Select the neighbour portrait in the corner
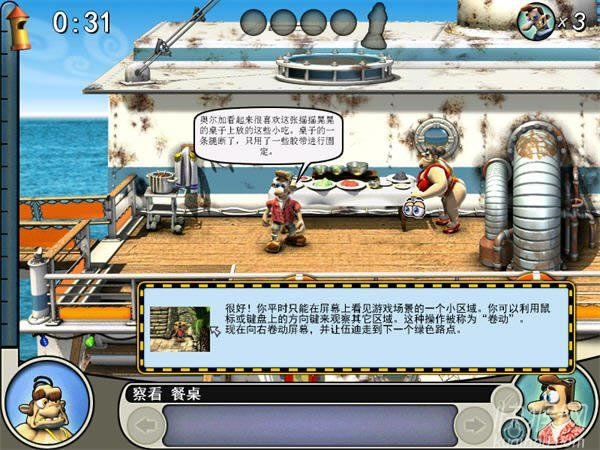The width and height of the screenshot is (600, 450). tap(46, 406)
